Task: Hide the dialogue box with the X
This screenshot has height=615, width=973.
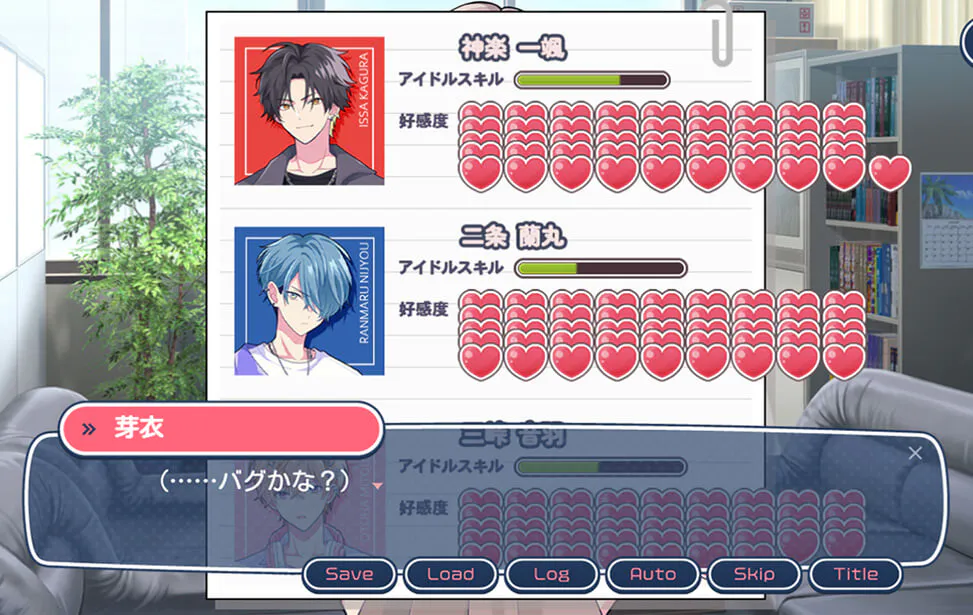Action: coord(915,453)
